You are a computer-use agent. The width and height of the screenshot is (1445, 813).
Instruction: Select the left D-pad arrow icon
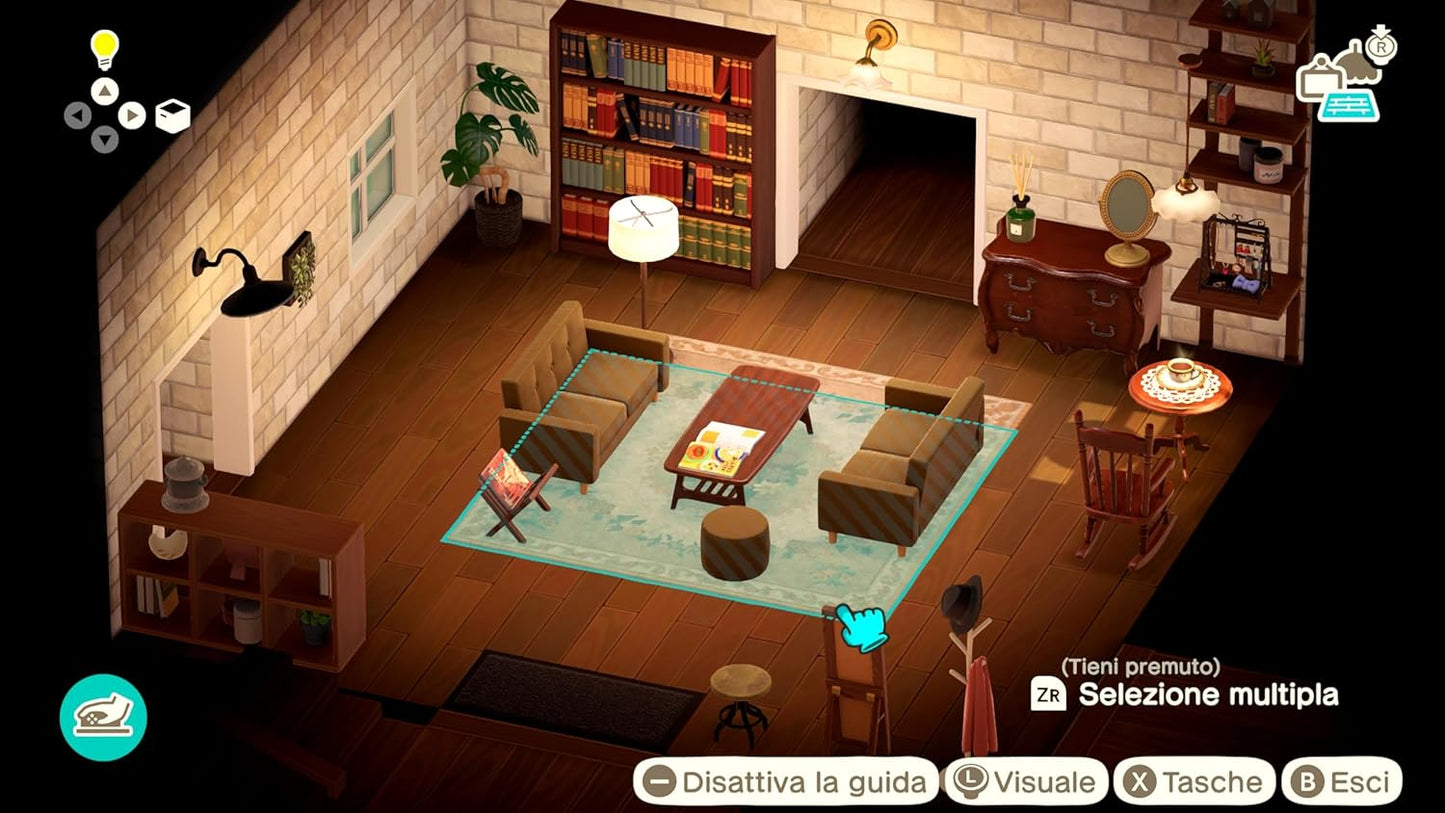pyautogui.click(x=80, y=113)
